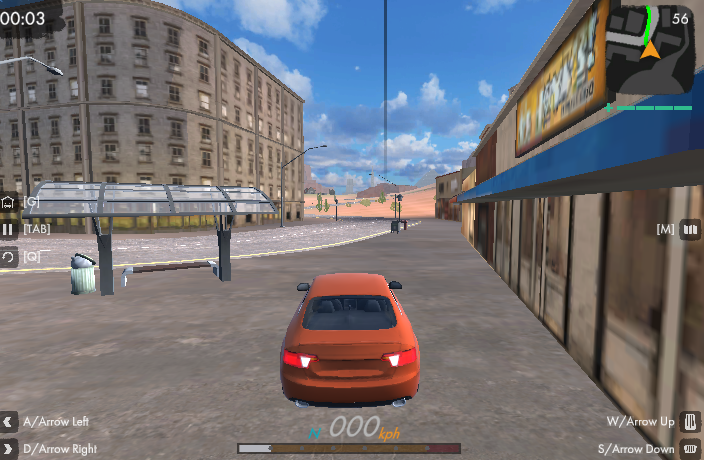The width and height of the screenshot is (704, 460).
Task: Tap the accelerator pedal icon
Action: pyautogui.click(x=690, y=421)
